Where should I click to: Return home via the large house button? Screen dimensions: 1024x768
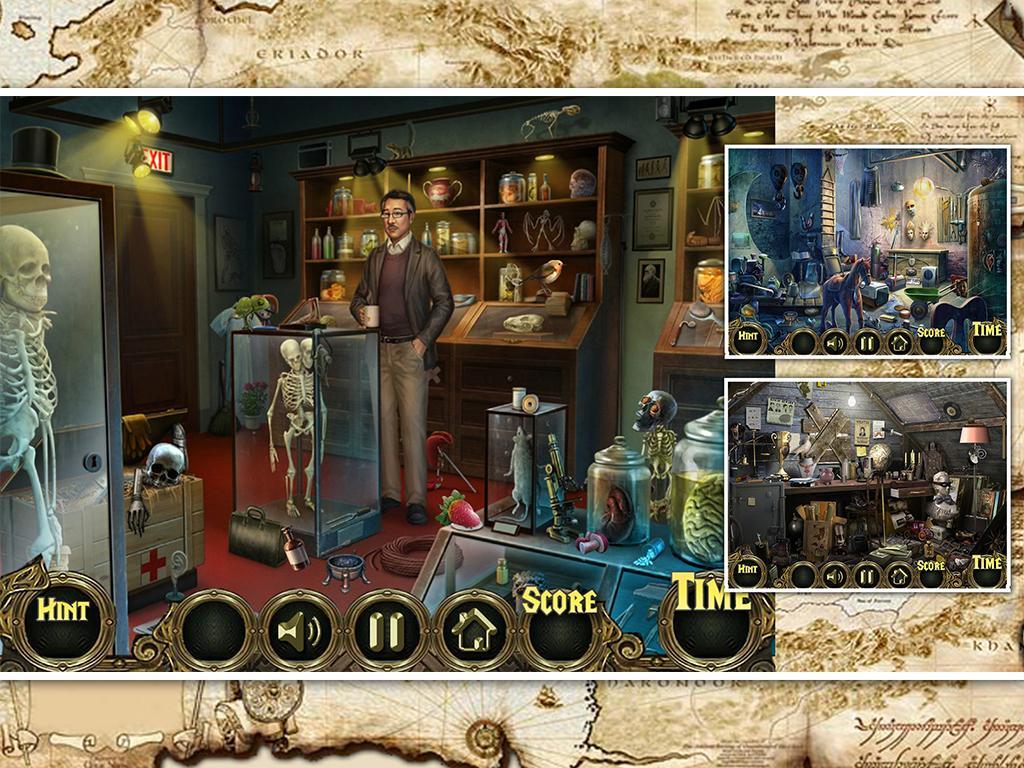pos(474,630)
